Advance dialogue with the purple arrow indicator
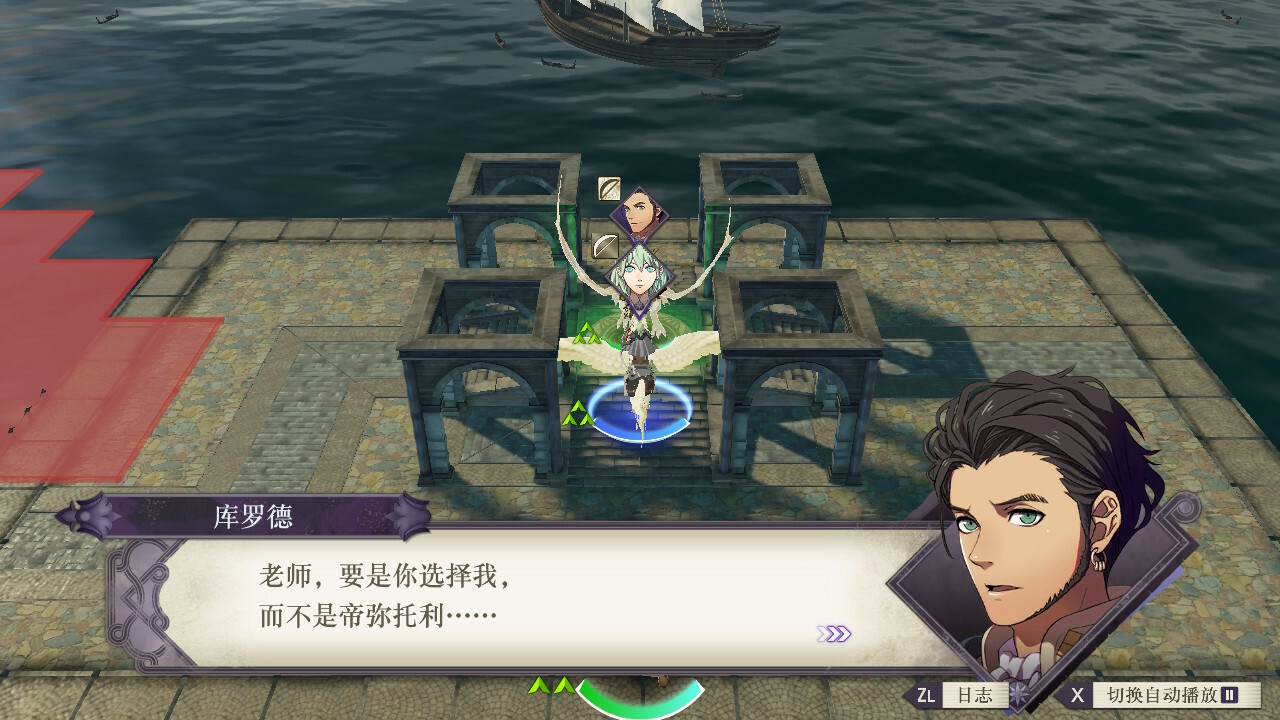Viewport: 1280px width, 720px height. pyautogui.click(x=834, y=634)
